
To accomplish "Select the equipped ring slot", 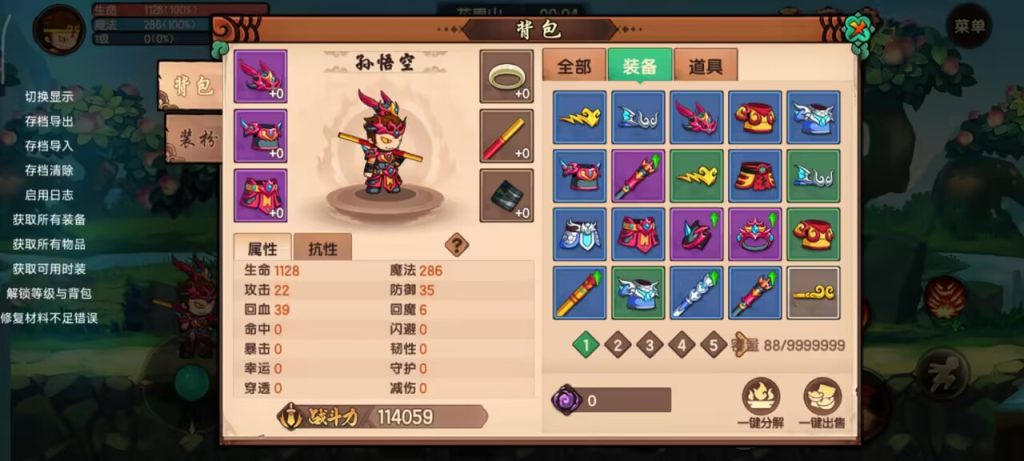I will pyautogui.click(x=506, y=77).
